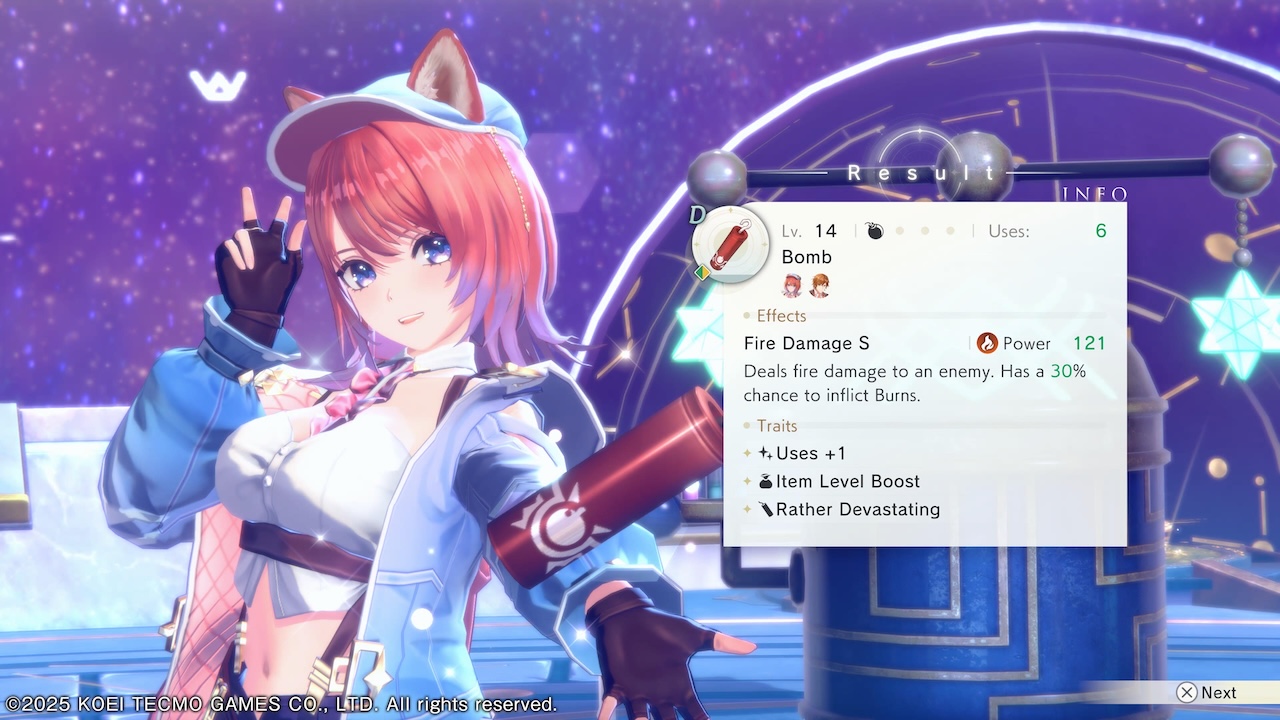Click the Fire Damage S effect row
The width and height of the screenshot is (1280, 720).
[x=807, y=343]
